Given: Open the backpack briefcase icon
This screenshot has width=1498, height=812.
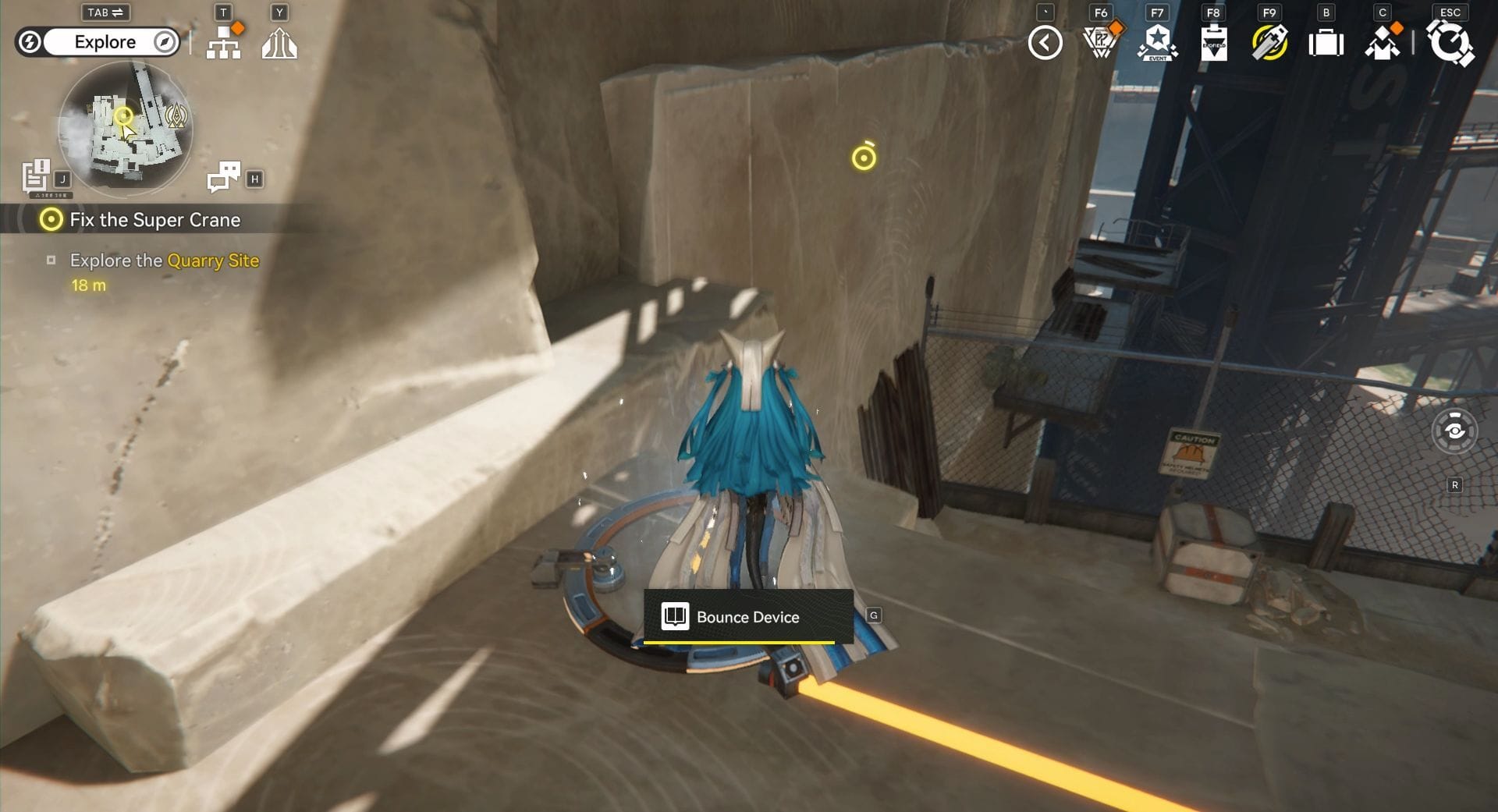Looking at the screenshot, I should 1326,43.
